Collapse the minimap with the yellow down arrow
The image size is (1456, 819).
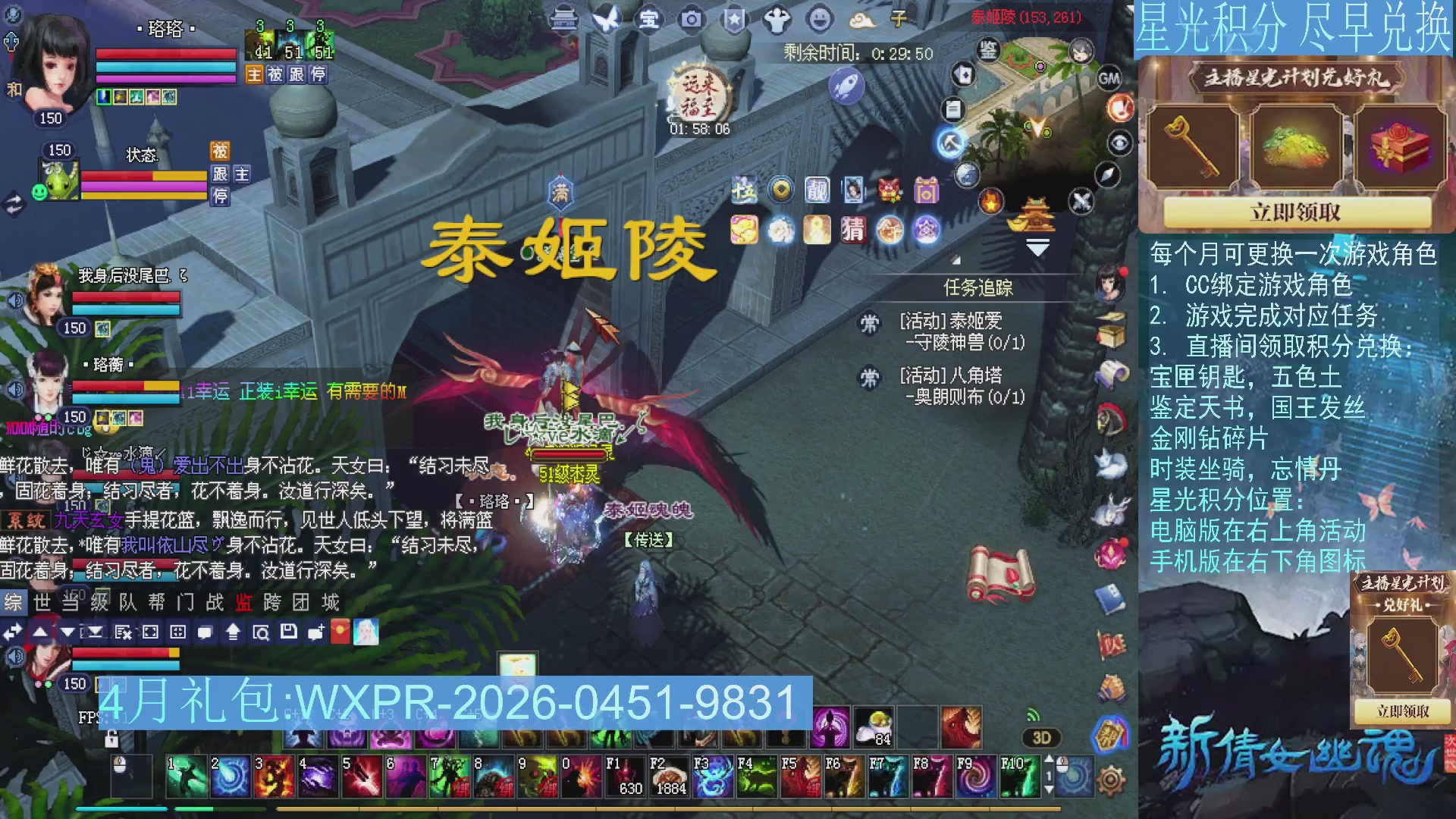click(x=1037, y=246)
